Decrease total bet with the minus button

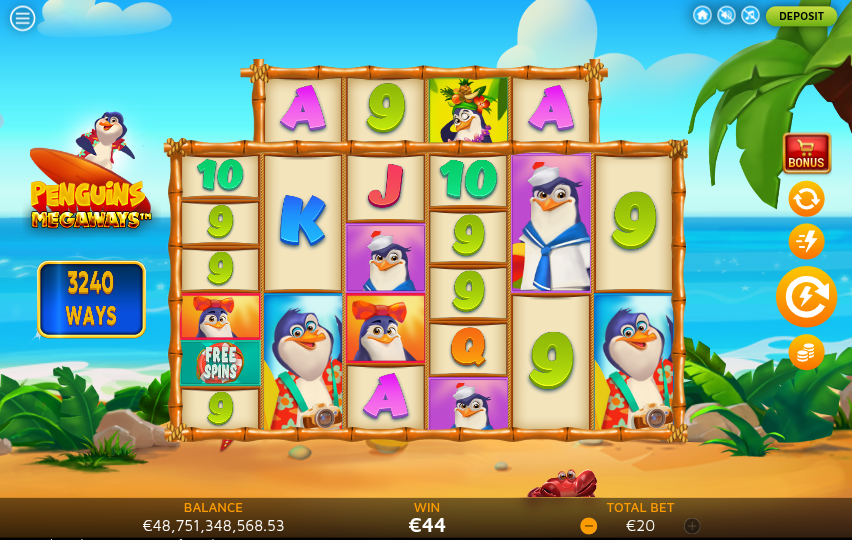[589, 526]
